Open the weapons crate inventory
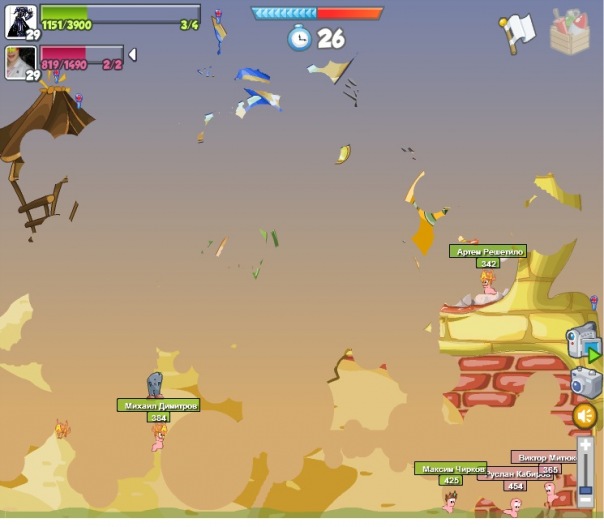 coord(570,32)
